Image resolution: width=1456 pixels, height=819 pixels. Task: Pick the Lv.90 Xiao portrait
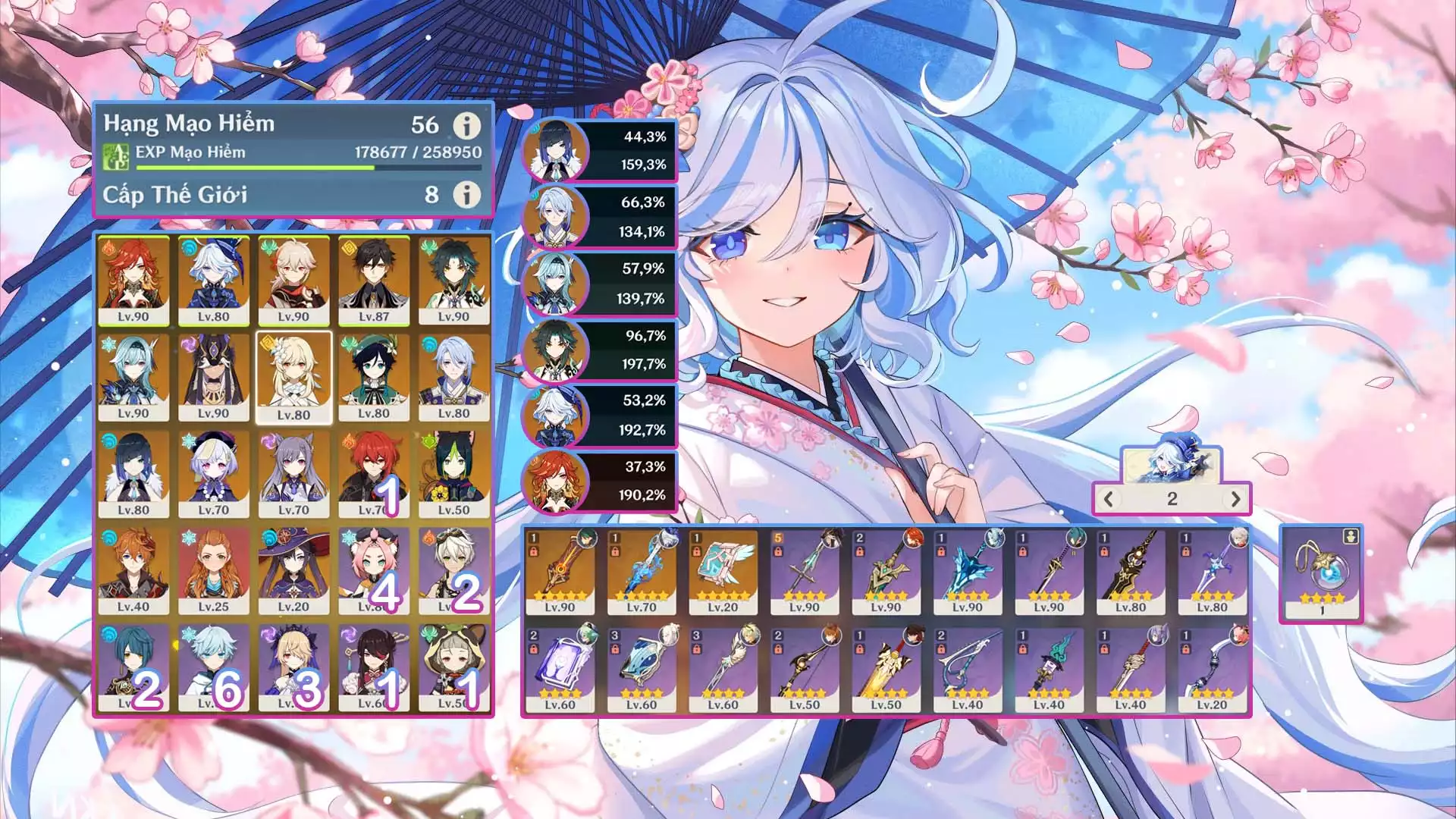[453, 281]
